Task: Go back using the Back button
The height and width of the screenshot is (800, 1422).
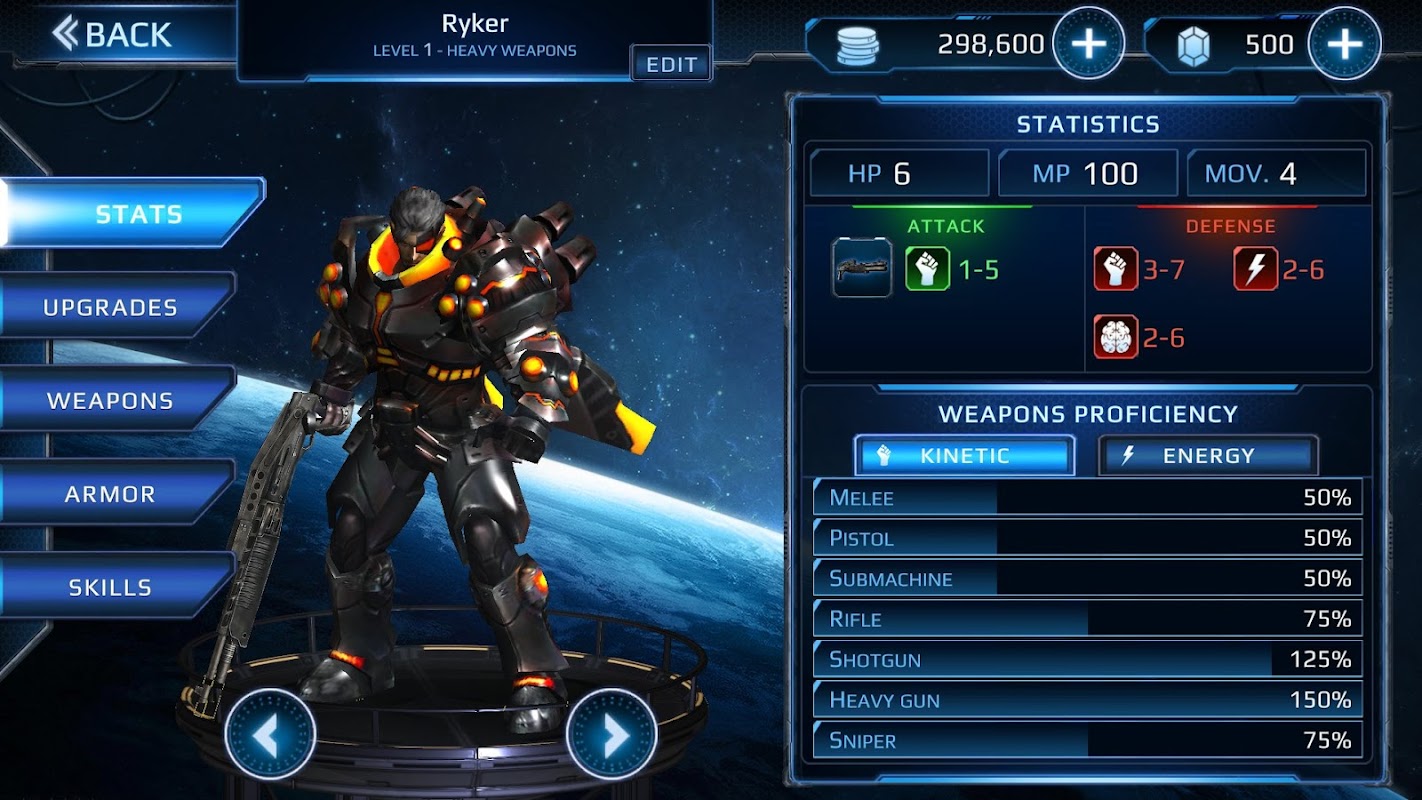Action: coord(112,35)
